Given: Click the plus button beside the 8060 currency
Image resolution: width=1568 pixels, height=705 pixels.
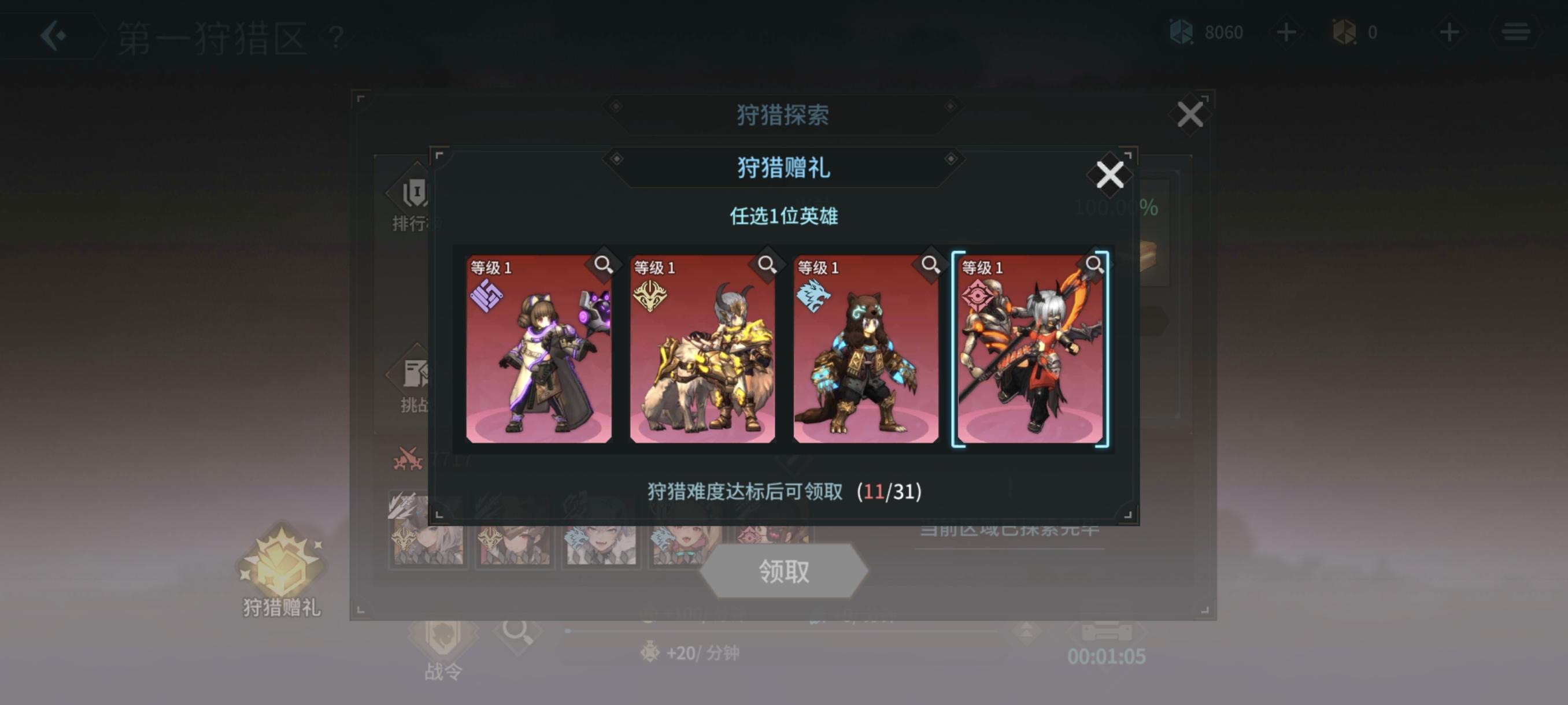Looking at the screenshot, I should 1286,32.
